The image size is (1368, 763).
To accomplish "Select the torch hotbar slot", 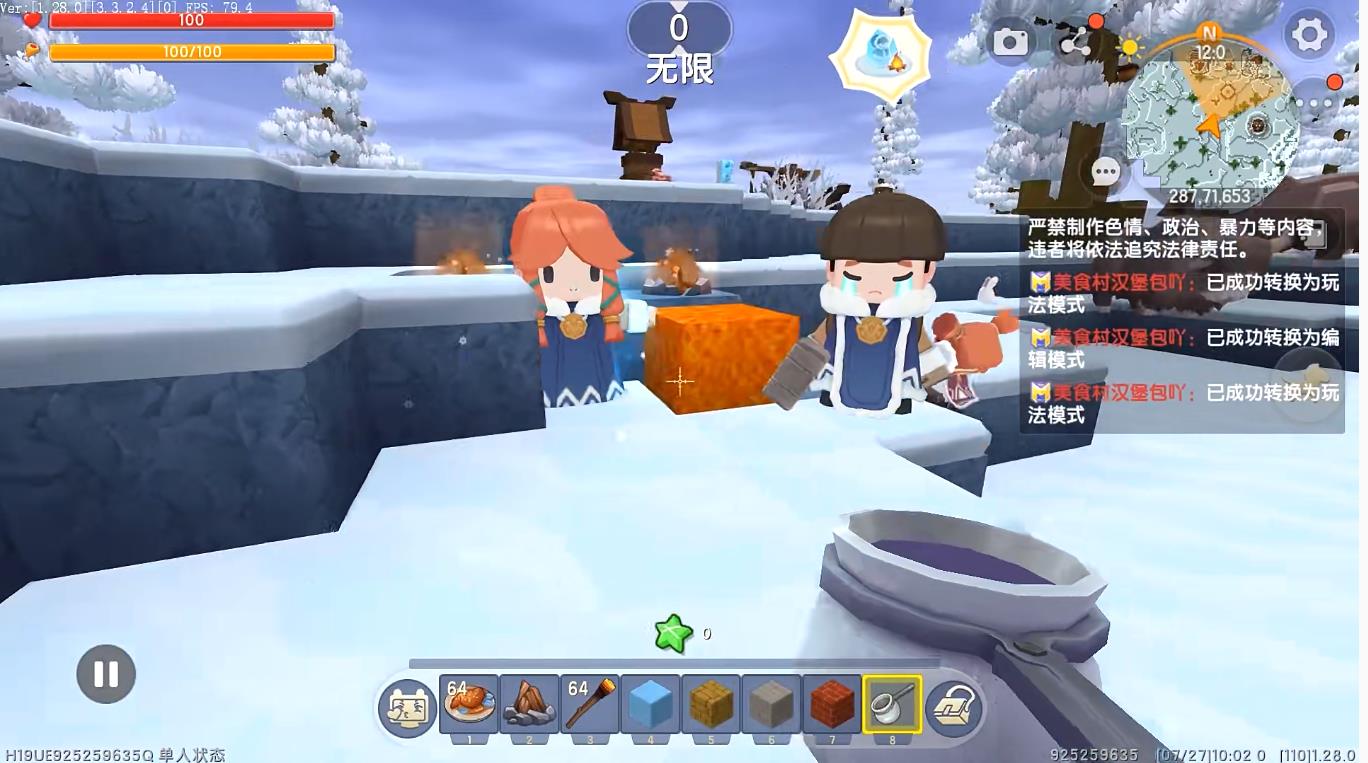I will (x=590, y=704).
